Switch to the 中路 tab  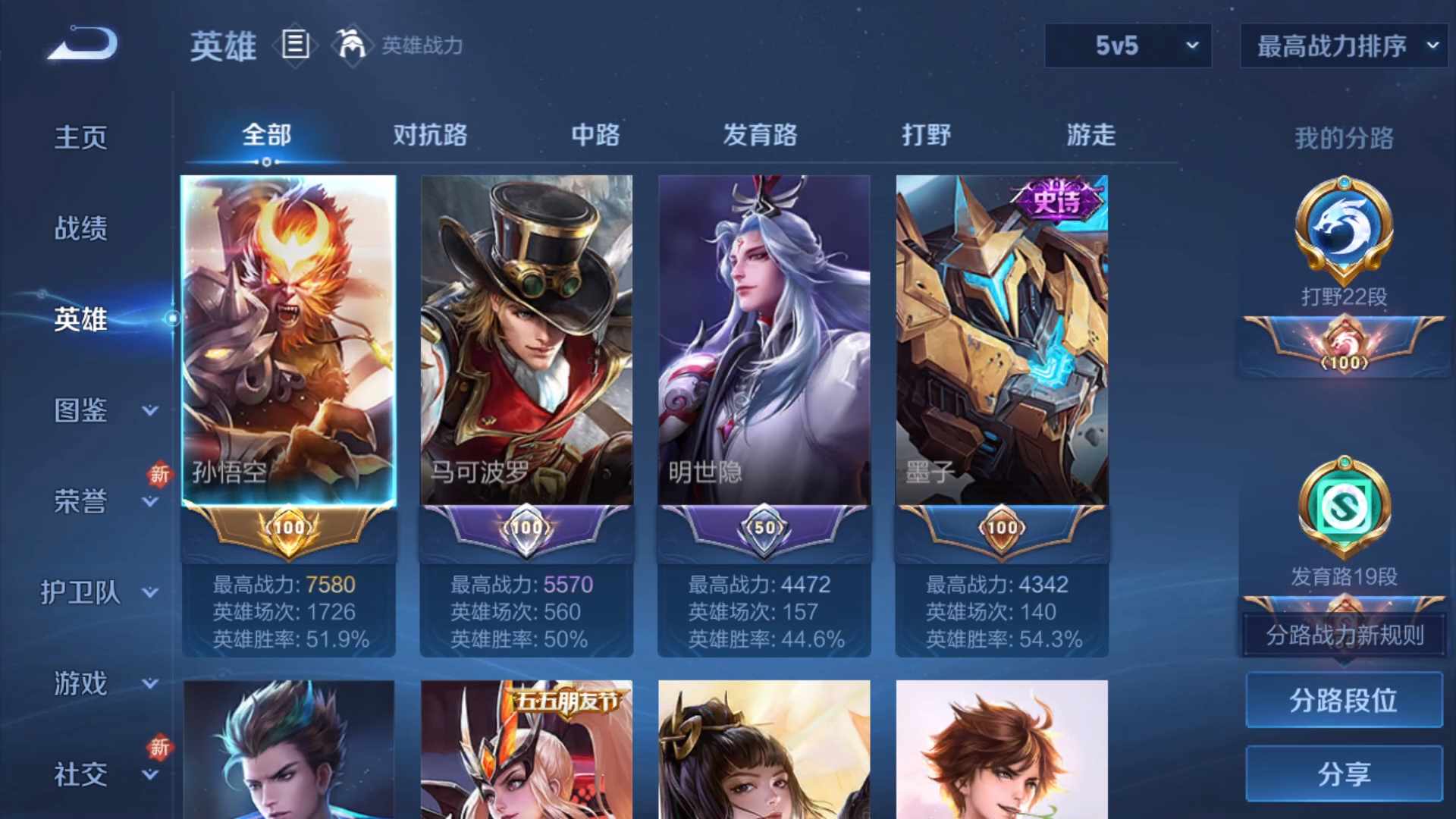[596, 135]
